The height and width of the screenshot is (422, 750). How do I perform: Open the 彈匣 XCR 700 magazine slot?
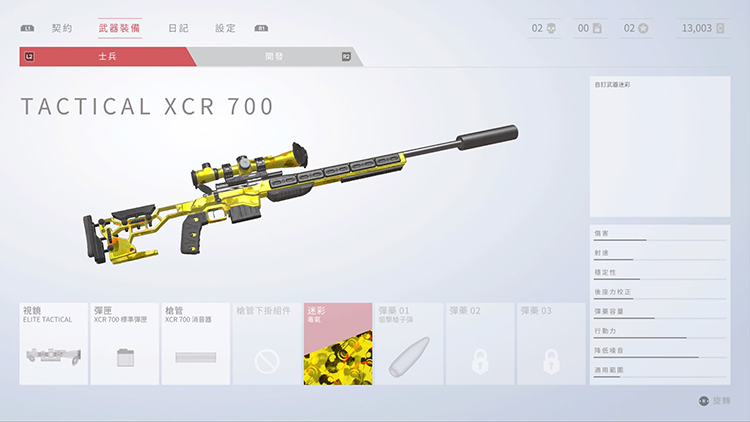[125, 344]
